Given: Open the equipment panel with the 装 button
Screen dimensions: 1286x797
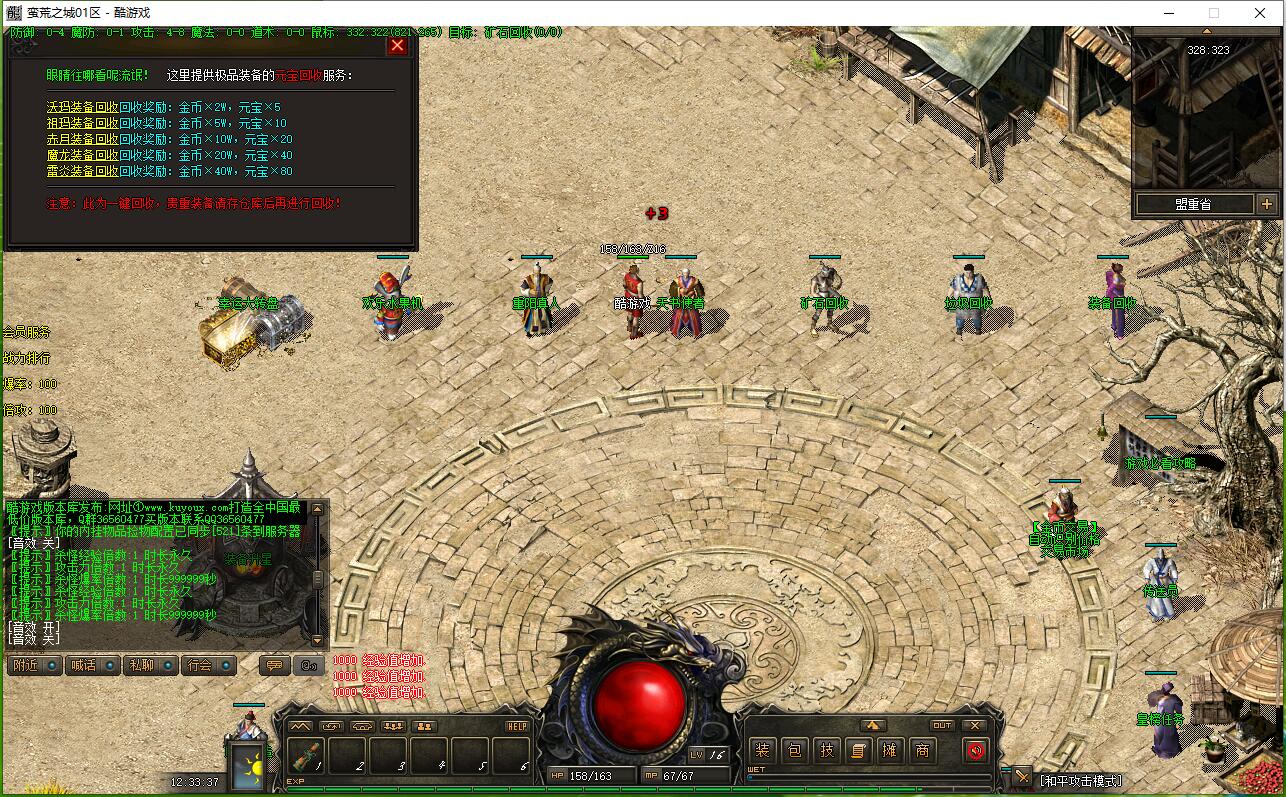Looking at the screenshot, I should [763, 750].
